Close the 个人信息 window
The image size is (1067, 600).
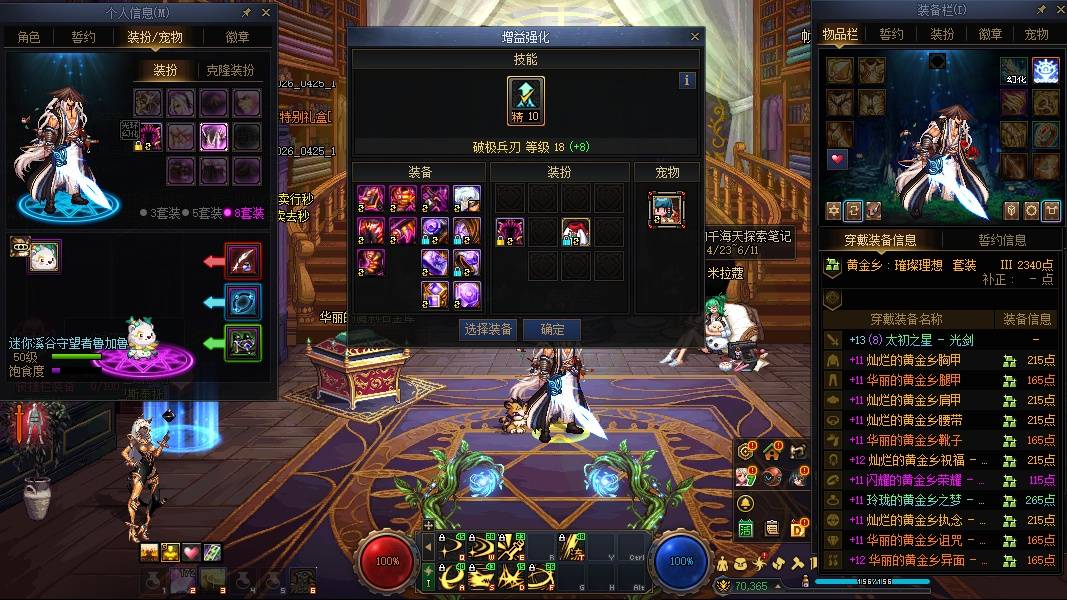pyautogui.click(x=266, y=13)
